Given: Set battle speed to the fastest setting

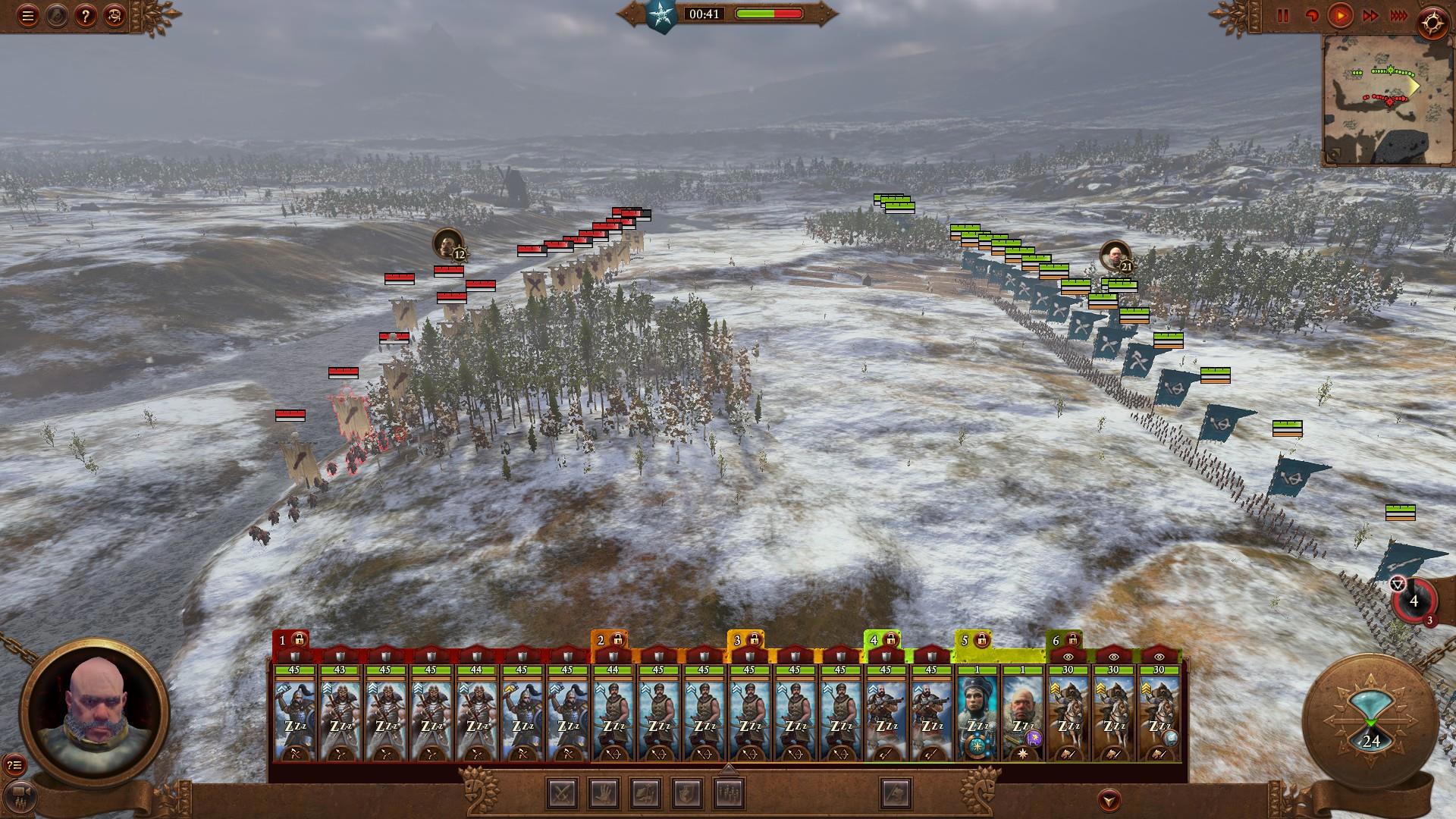Looking at the screenshot, I should point(1398,16).
